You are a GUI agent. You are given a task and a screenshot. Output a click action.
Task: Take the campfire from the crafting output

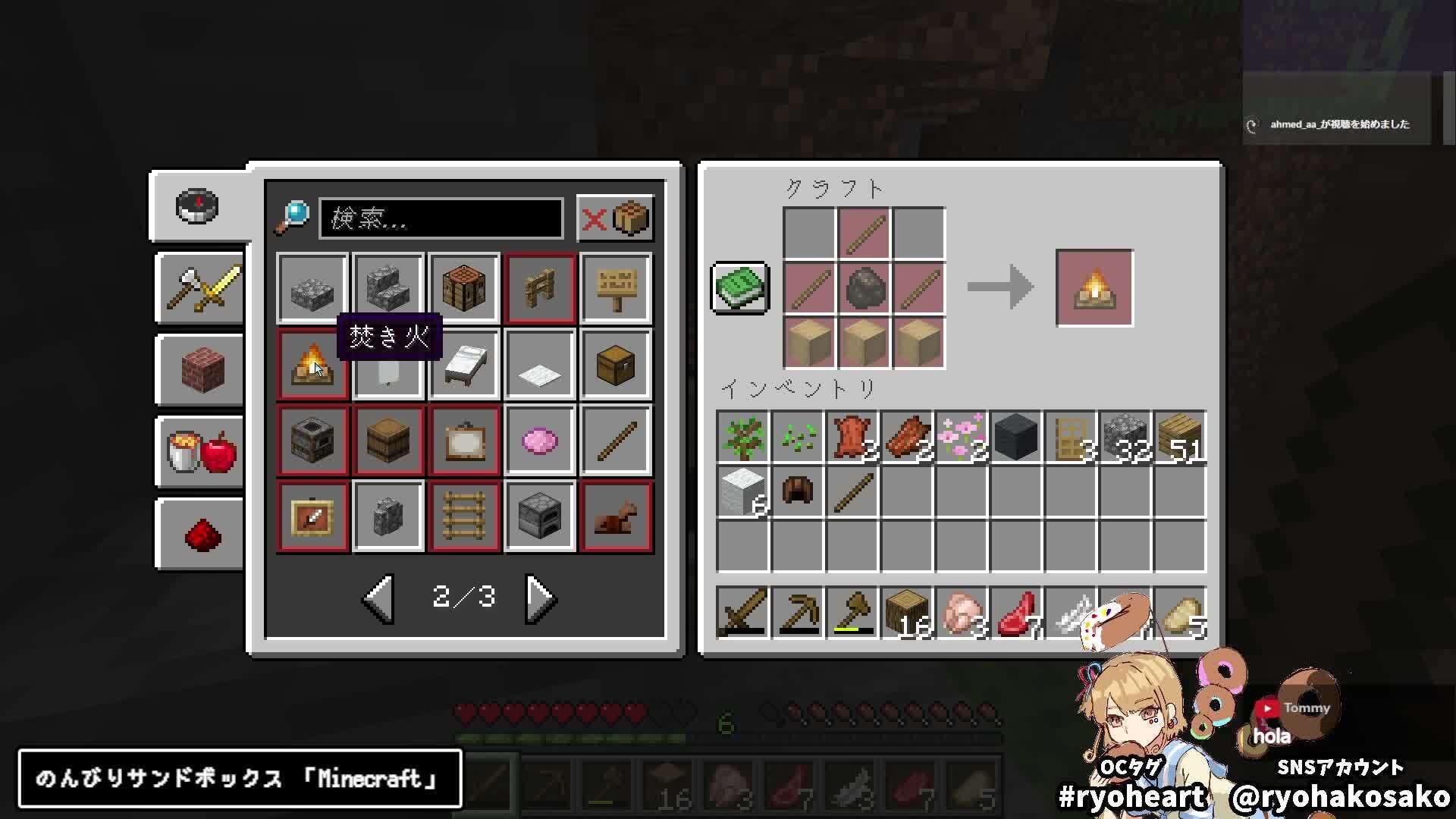[x=1094, y=288]
